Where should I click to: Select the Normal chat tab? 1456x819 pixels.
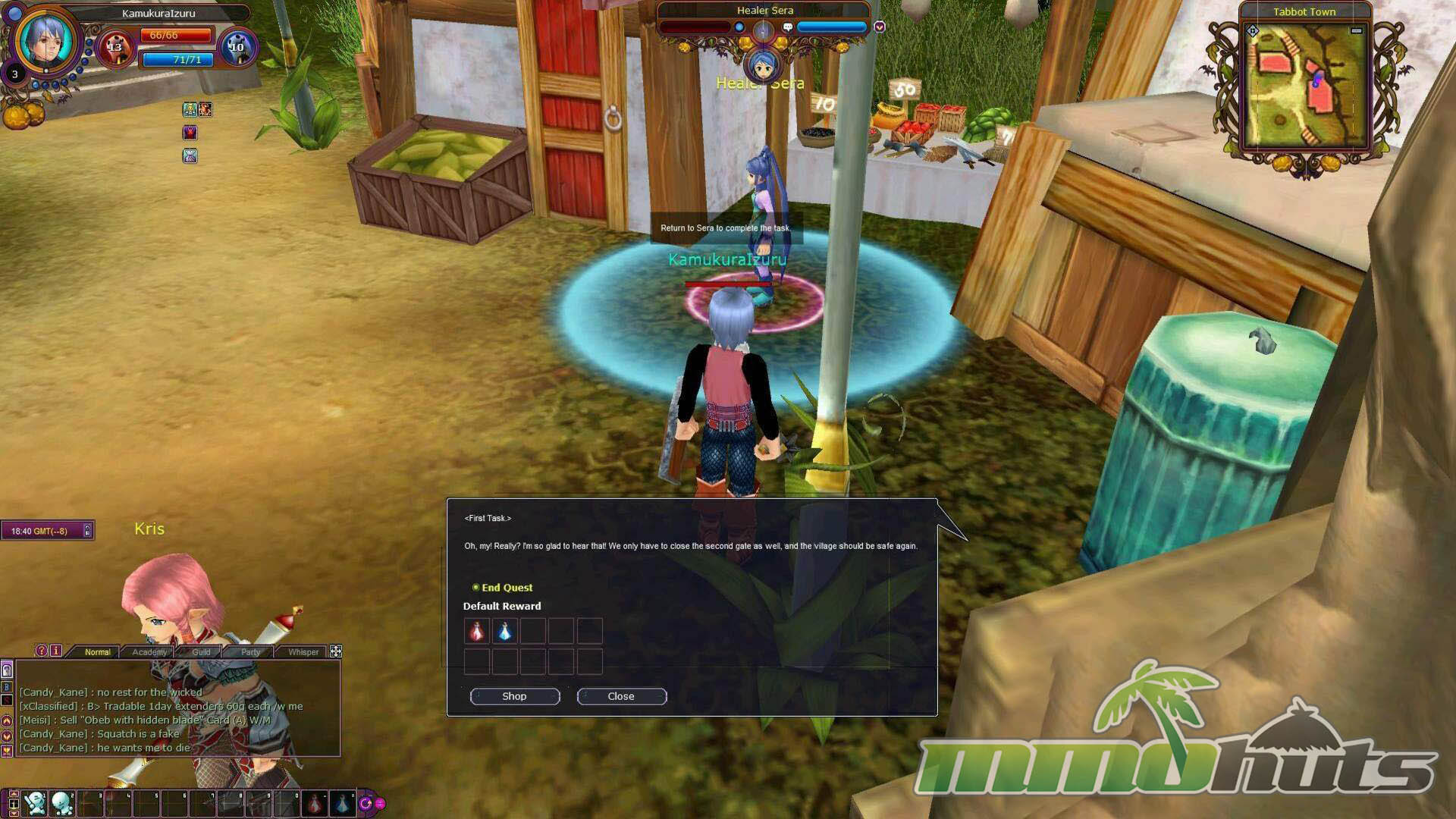97,652
